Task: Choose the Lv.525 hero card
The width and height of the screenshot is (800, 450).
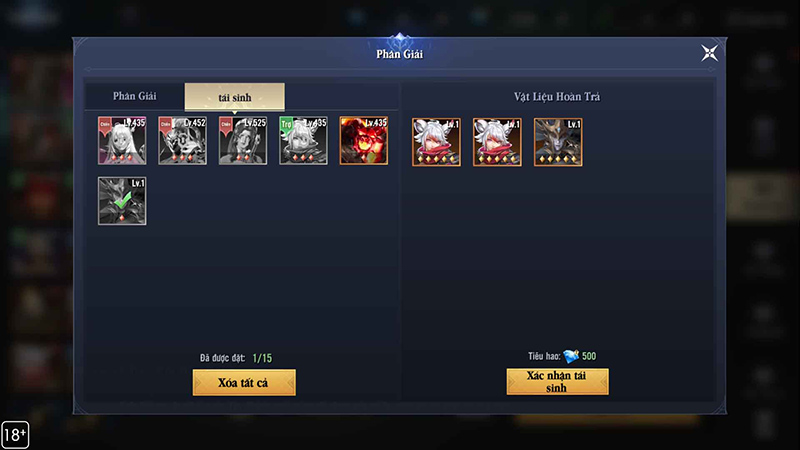Action: (243, 141)
